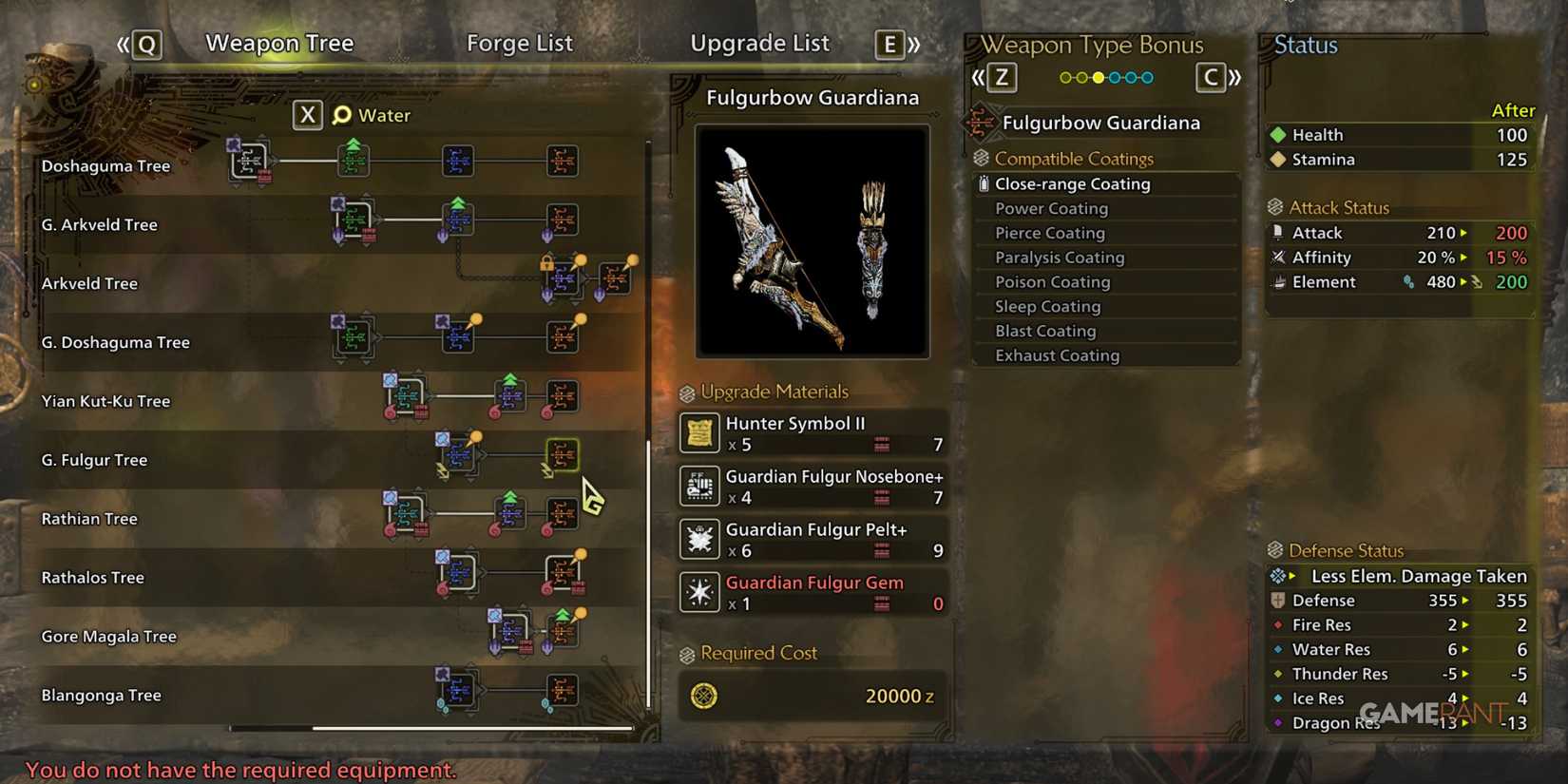Viewport: 1568px width, 784px height.
Task: Select the Hunter Symbol II material icon
Action: 698,433
